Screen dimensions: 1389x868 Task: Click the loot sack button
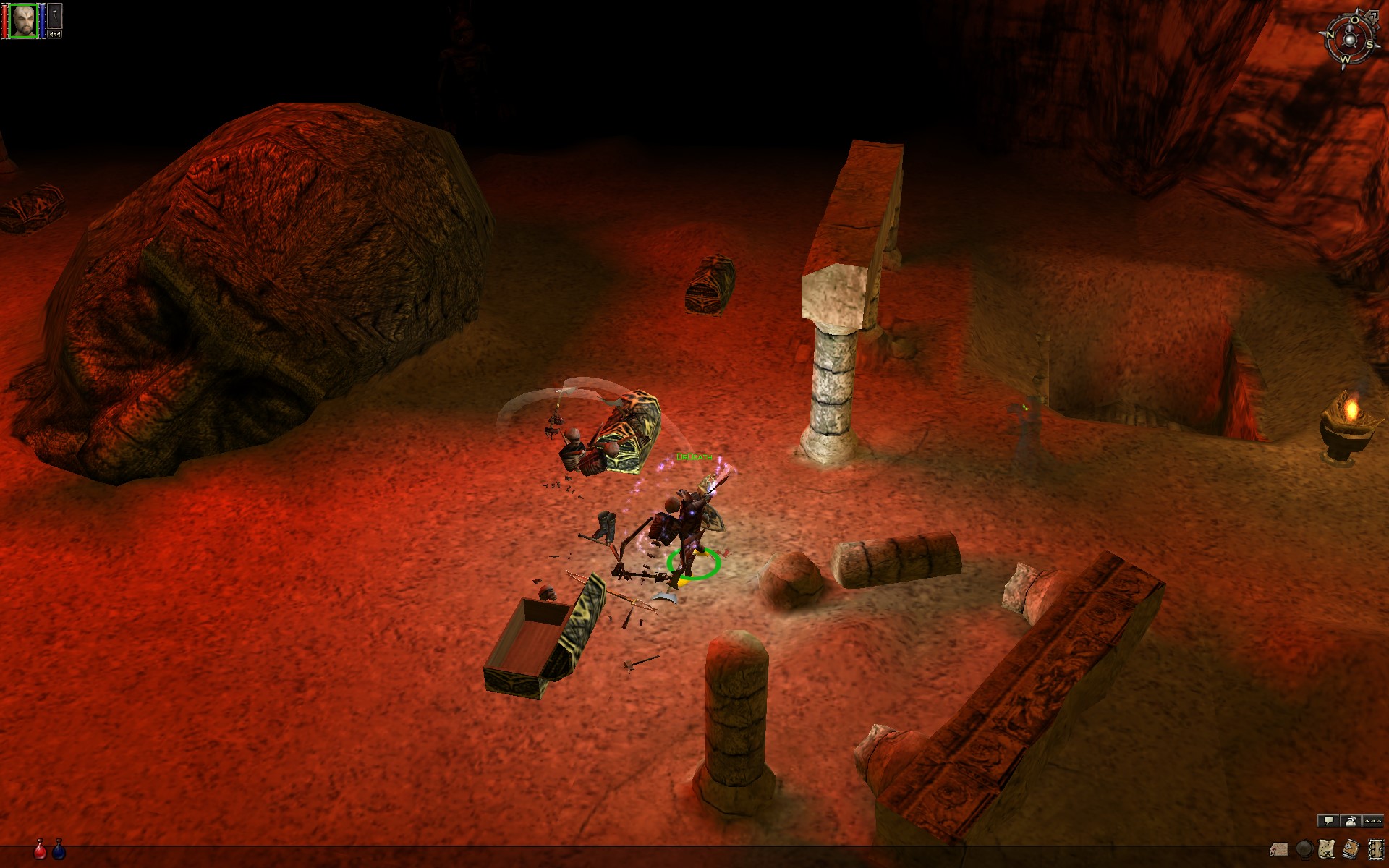click(1351, 821)
